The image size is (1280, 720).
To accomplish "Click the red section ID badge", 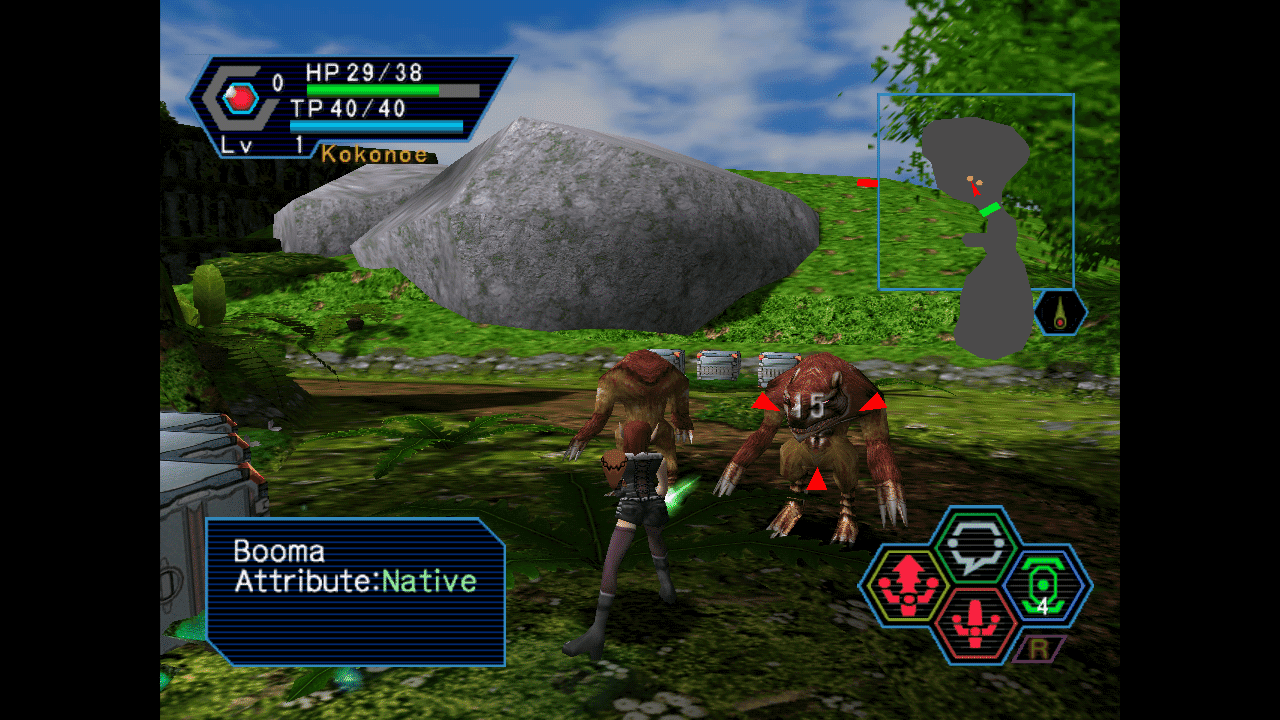I will [x=240, y=97].
